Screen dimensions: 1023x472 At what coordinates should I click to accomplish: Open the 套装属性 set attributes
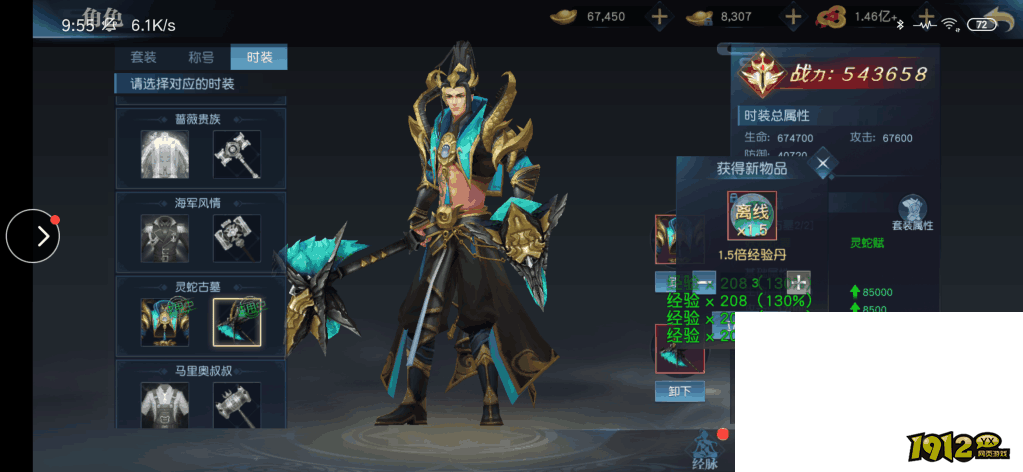pyautogui.click(x=911, y=213)
